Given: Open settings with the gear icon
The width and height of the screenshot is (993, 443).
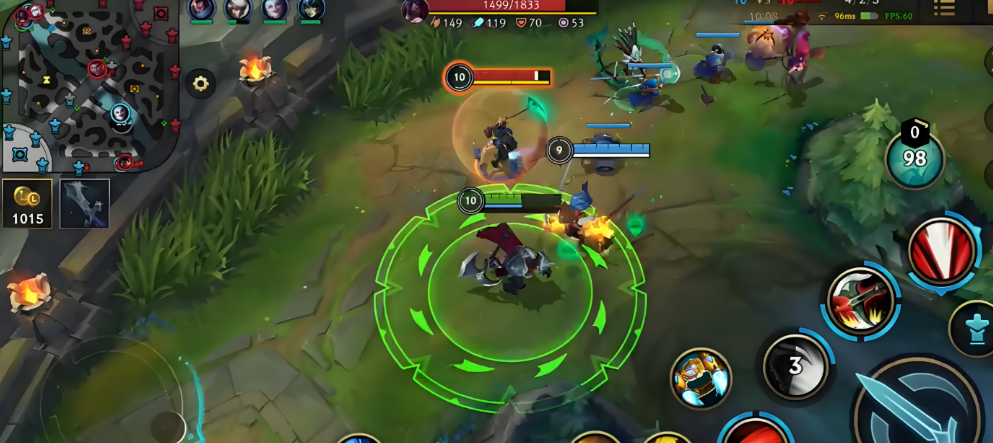Looking at the screenshot, I should [x=201, y=84].
